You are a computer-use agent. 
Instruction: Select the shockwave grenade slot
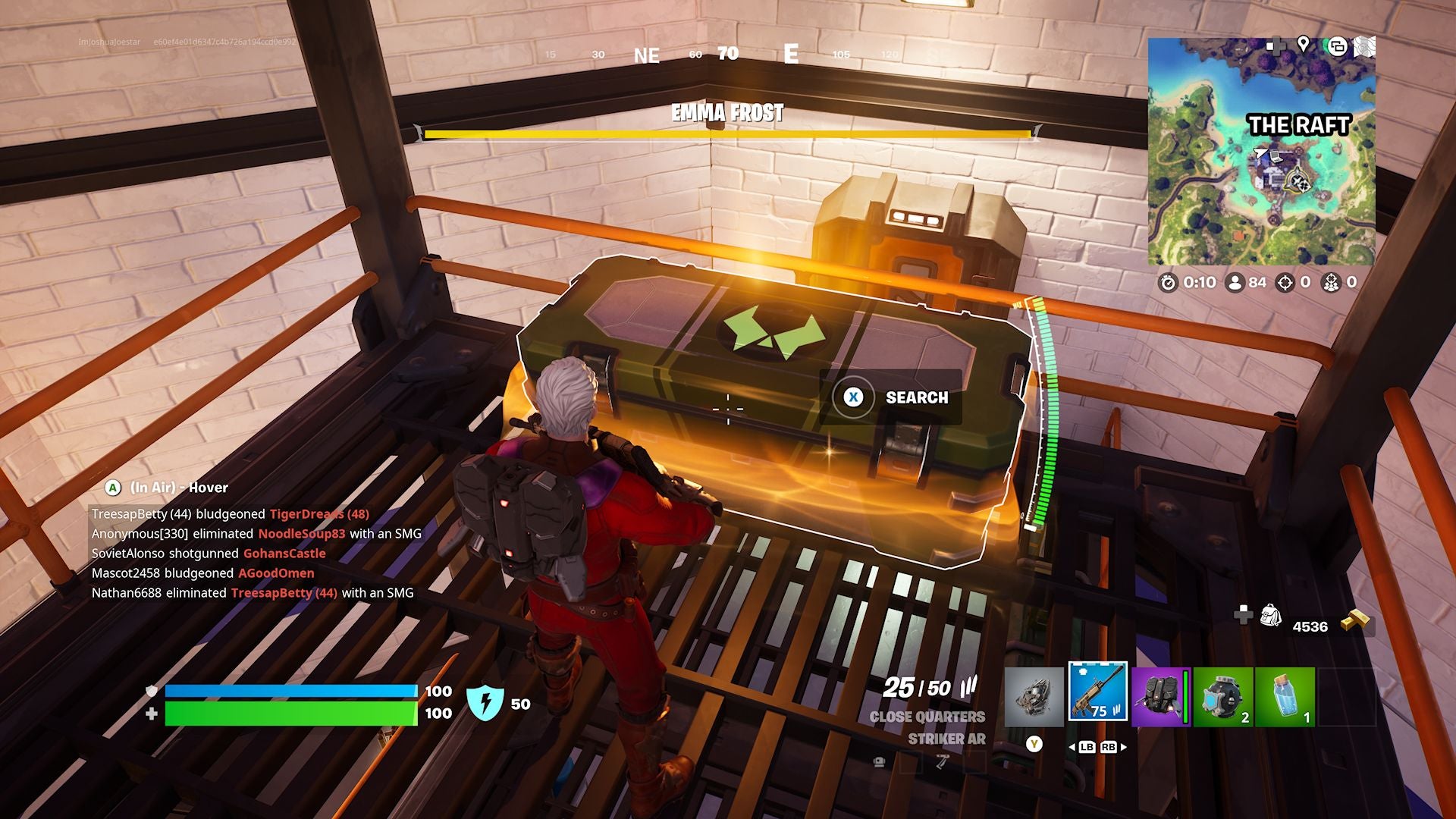(x=1222, y=696)
